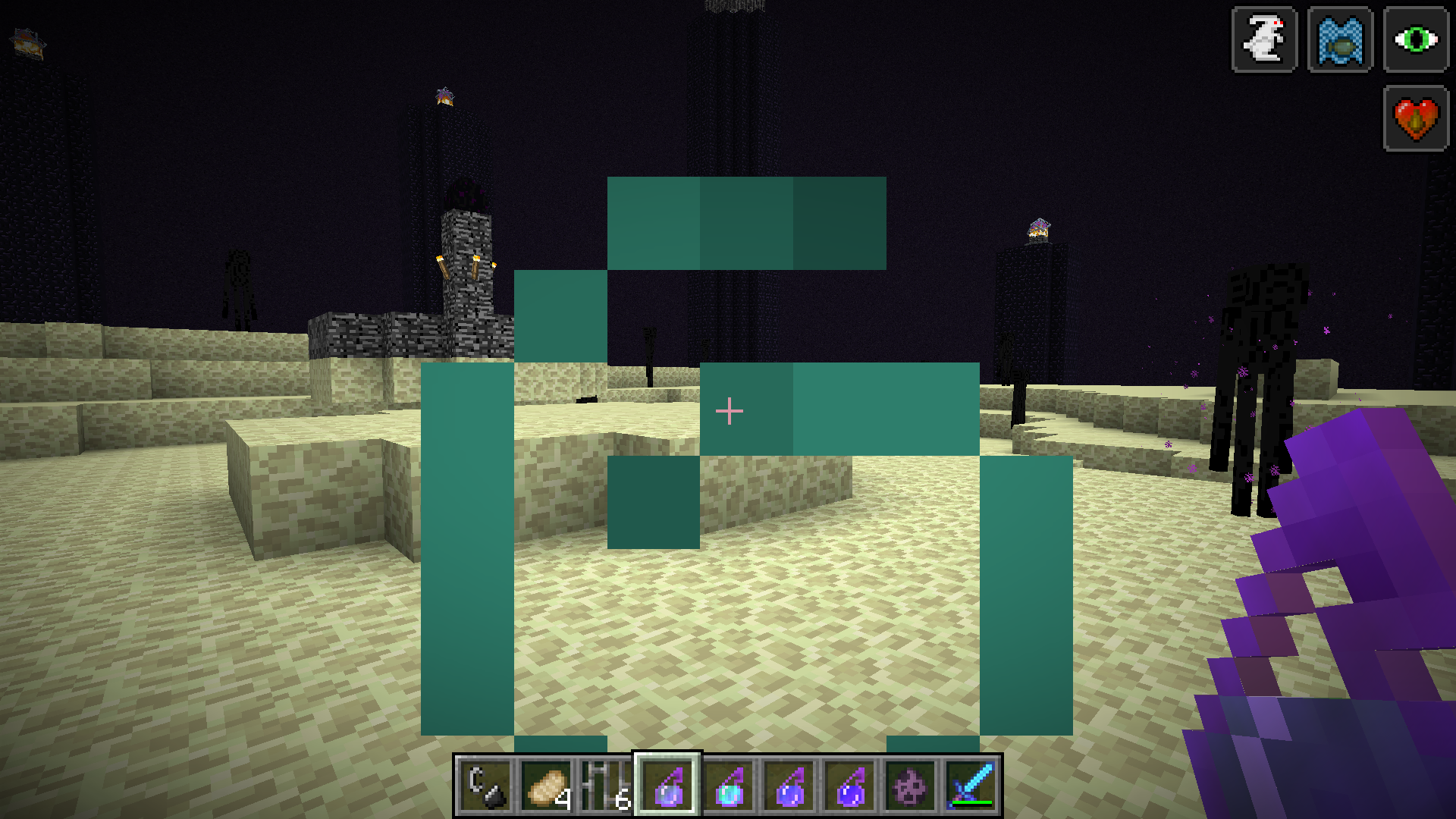Select the cyan splash potion slot
This screenshot has height=819, width=1456.
tap(728, 786)
